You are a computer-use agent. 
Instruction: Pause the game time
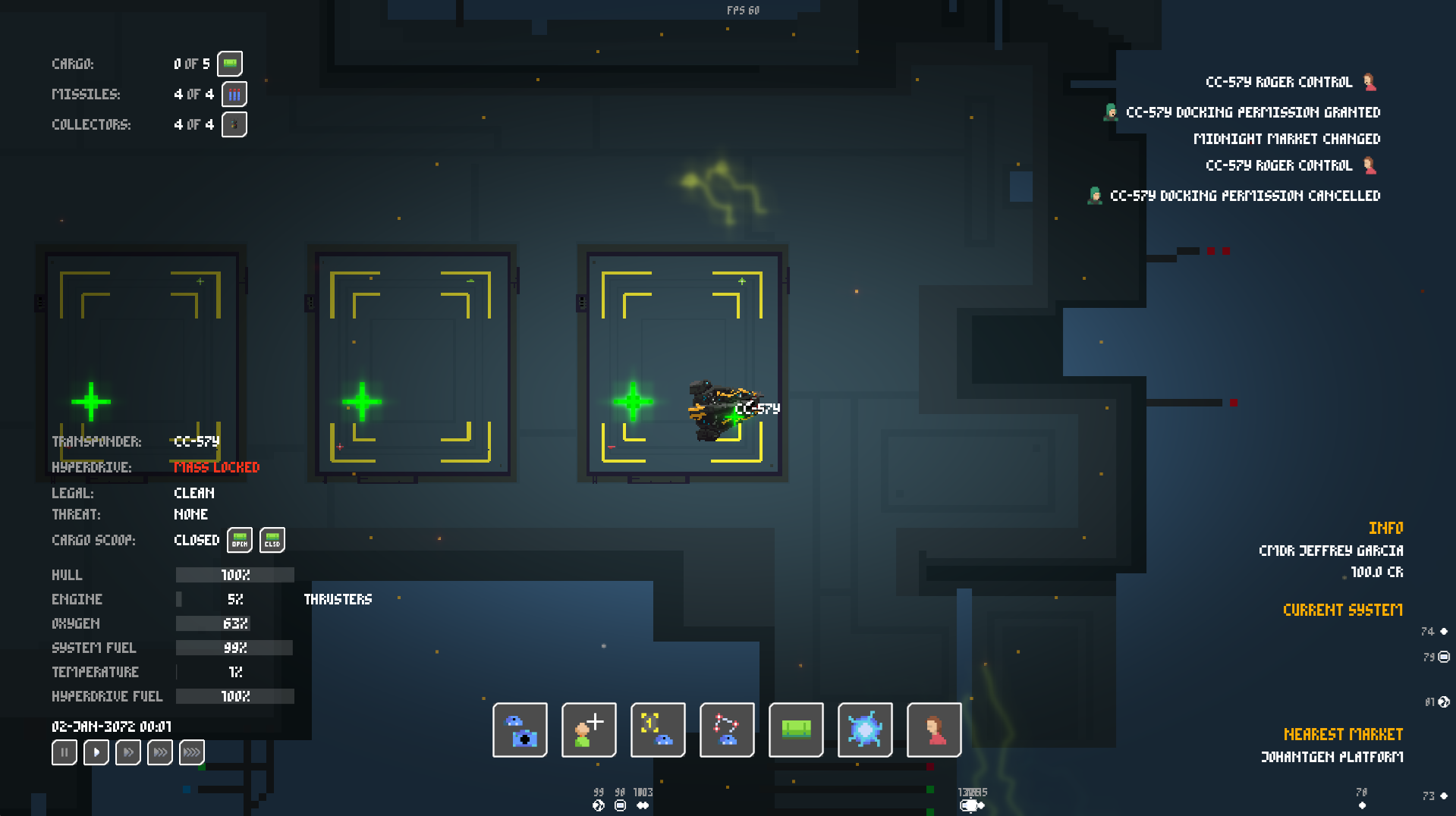point(64,752)
